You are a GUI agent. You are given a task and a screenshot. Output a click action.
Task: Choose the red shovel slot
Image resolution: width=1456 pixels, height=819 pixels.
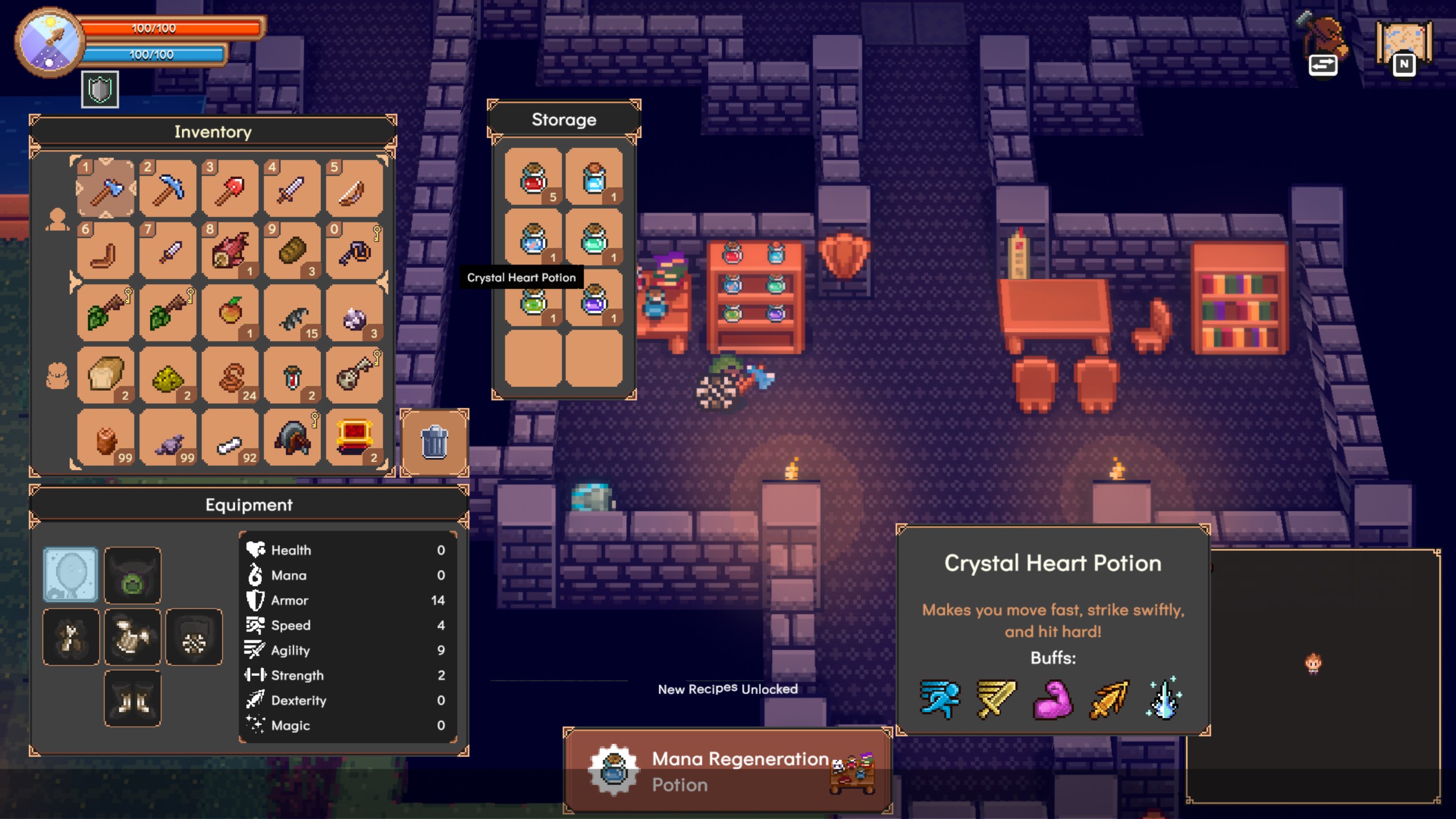[x=230, y=189]
